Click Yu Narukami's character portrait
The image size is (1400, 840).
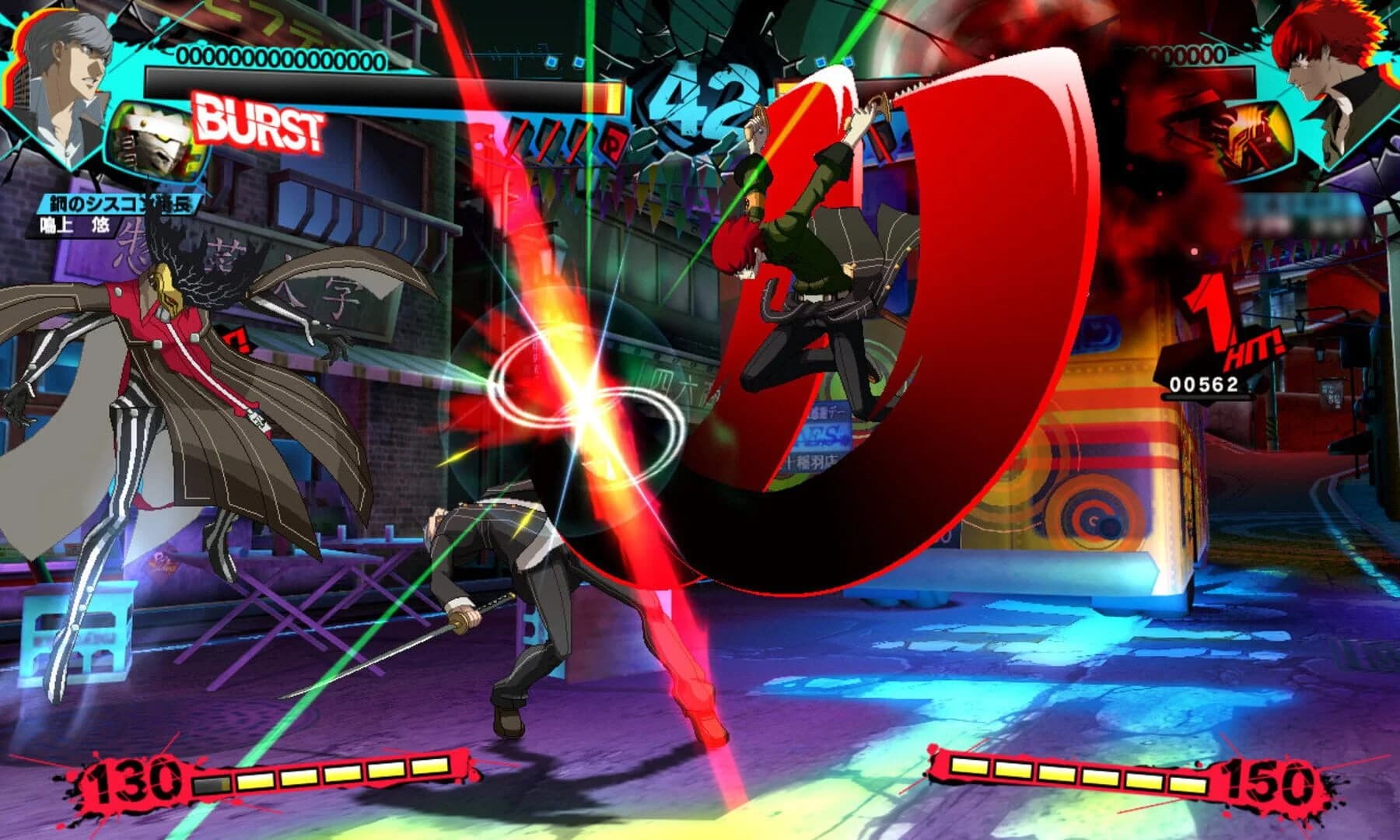point(70,74)
